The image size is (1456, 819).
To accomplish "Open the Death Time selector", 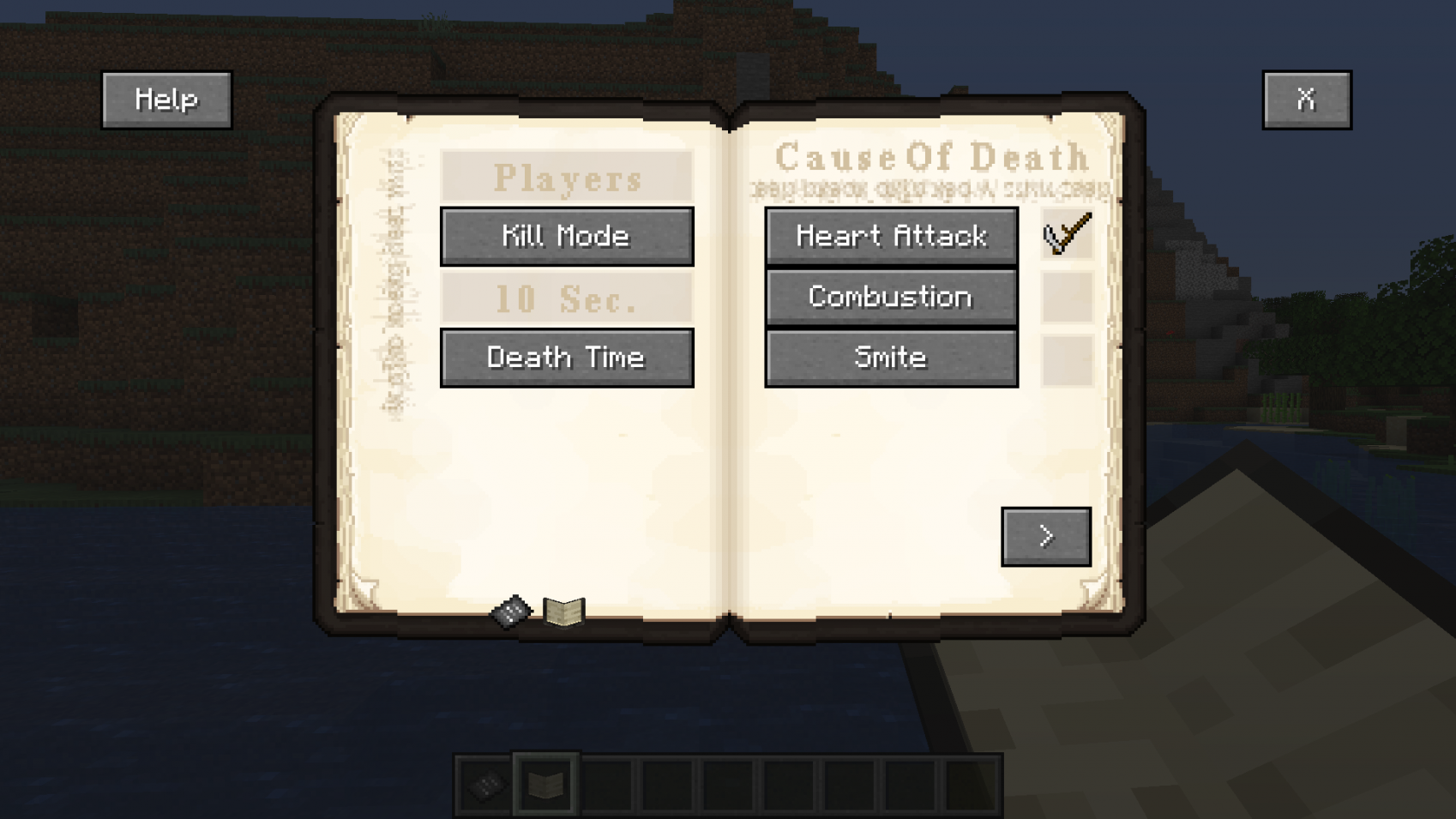I will 566,357.
